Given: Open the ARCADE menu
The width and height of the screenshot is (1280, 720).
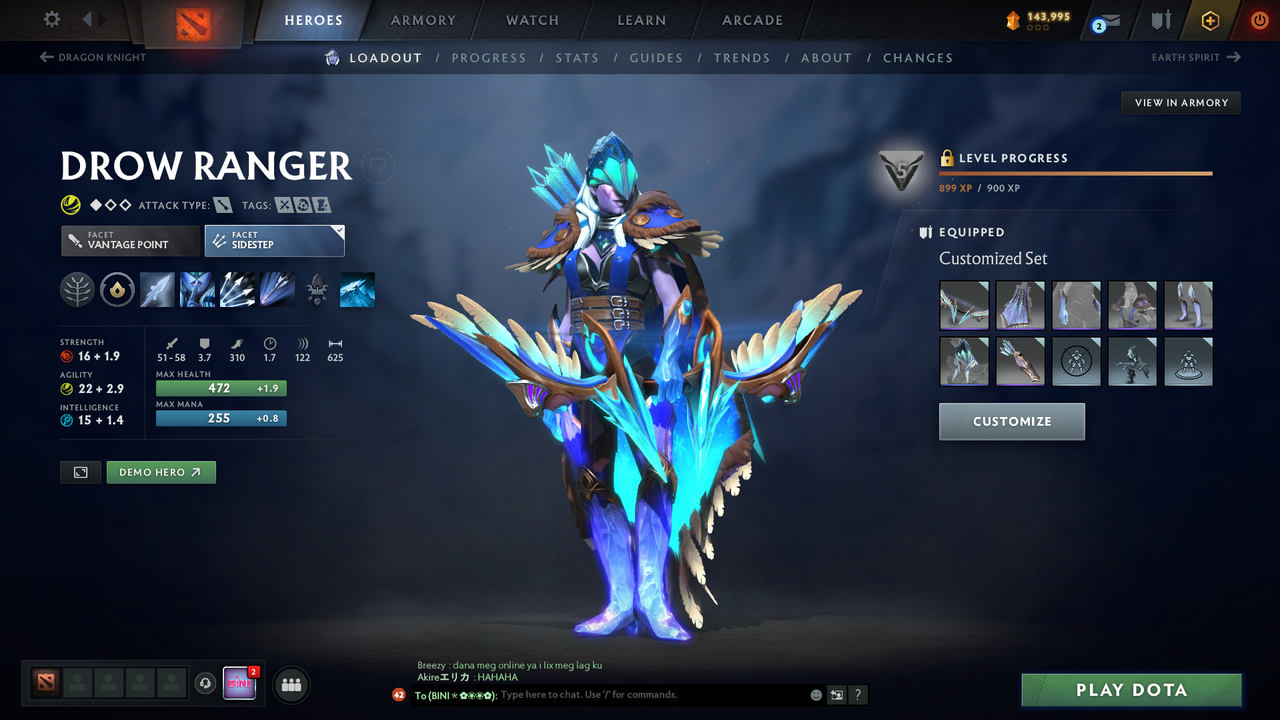Looking at the screenshot, I should click(x=752, y=20).
